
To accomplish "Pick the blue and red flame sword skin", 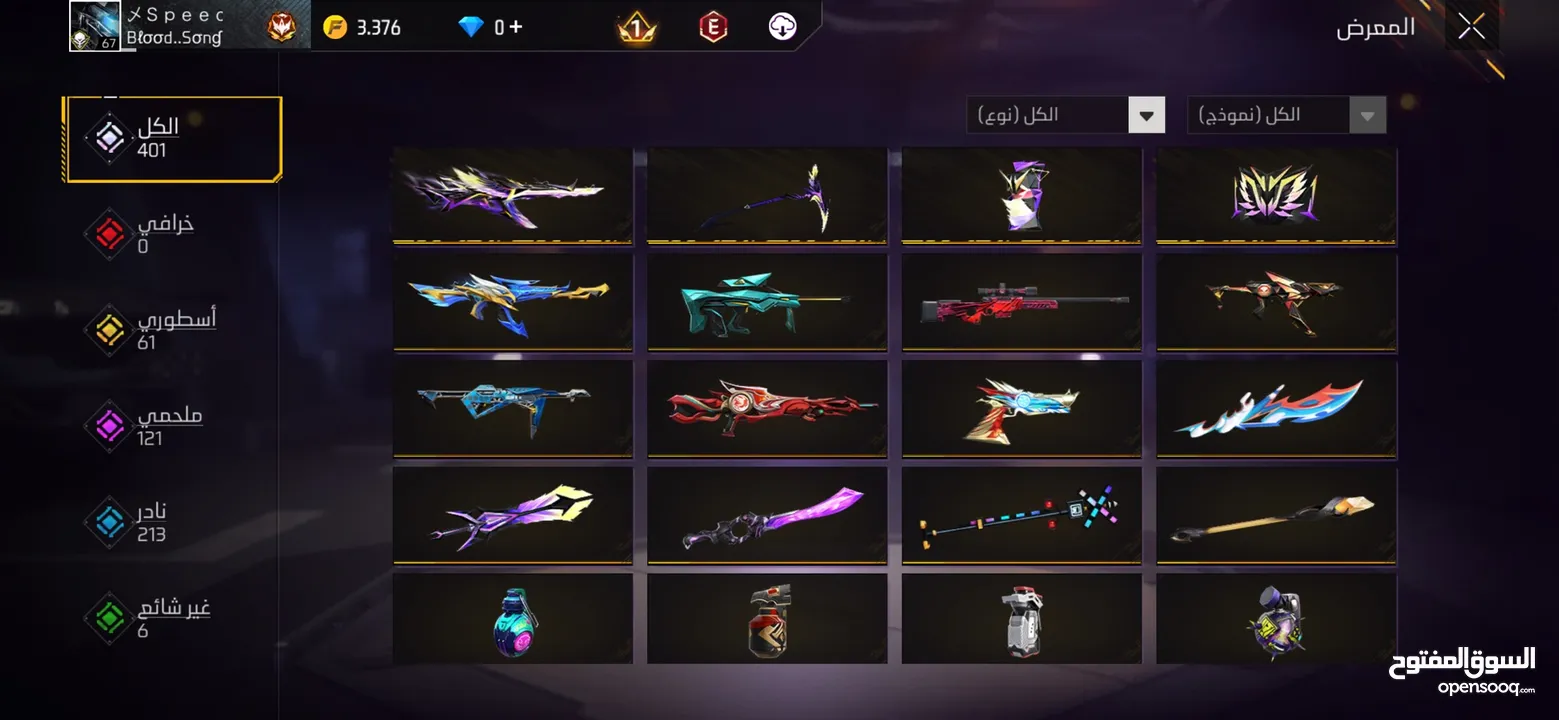I will (1276, 408).
